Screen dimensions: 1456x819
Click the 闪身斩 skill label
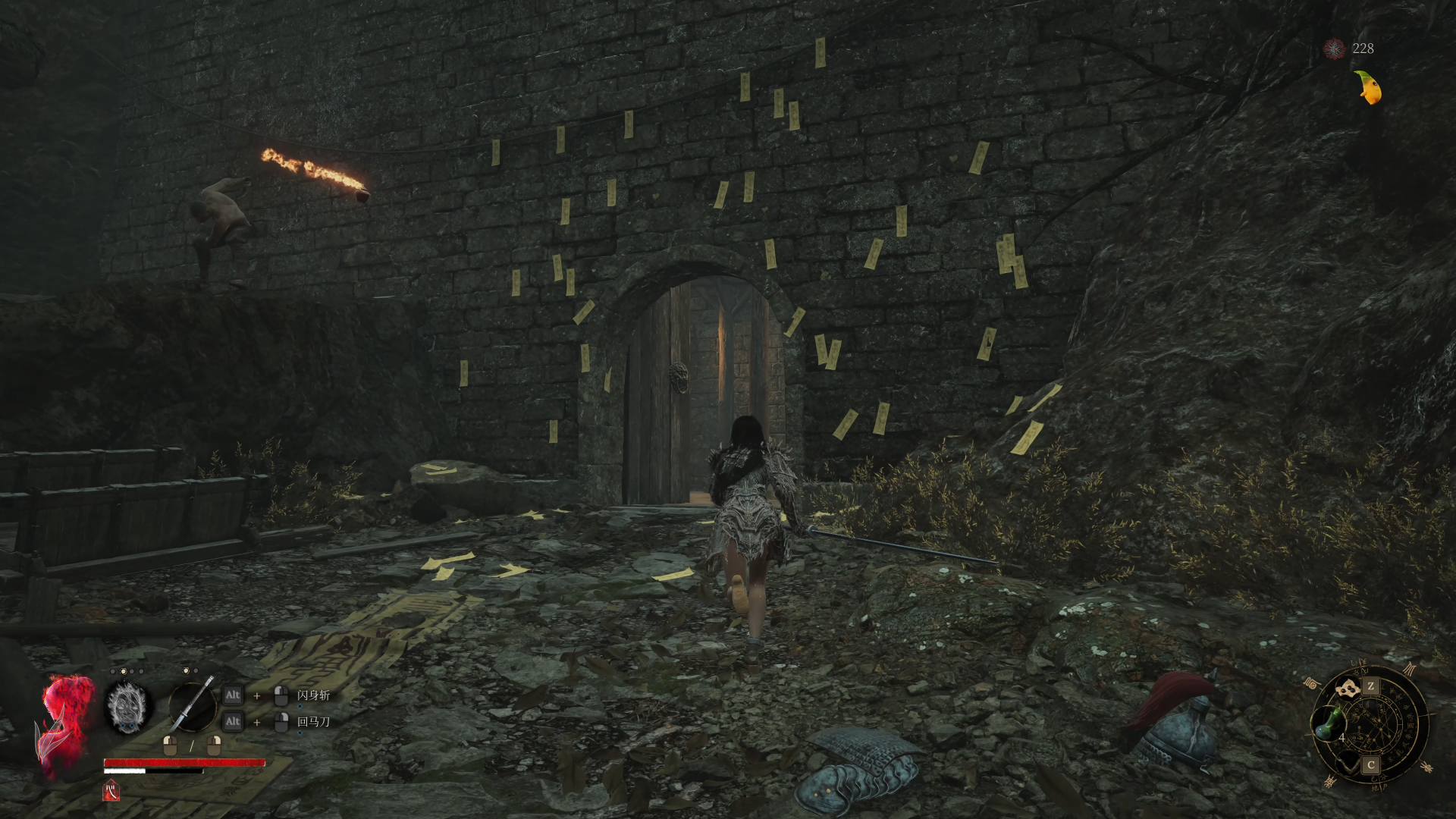pos(313,695)
